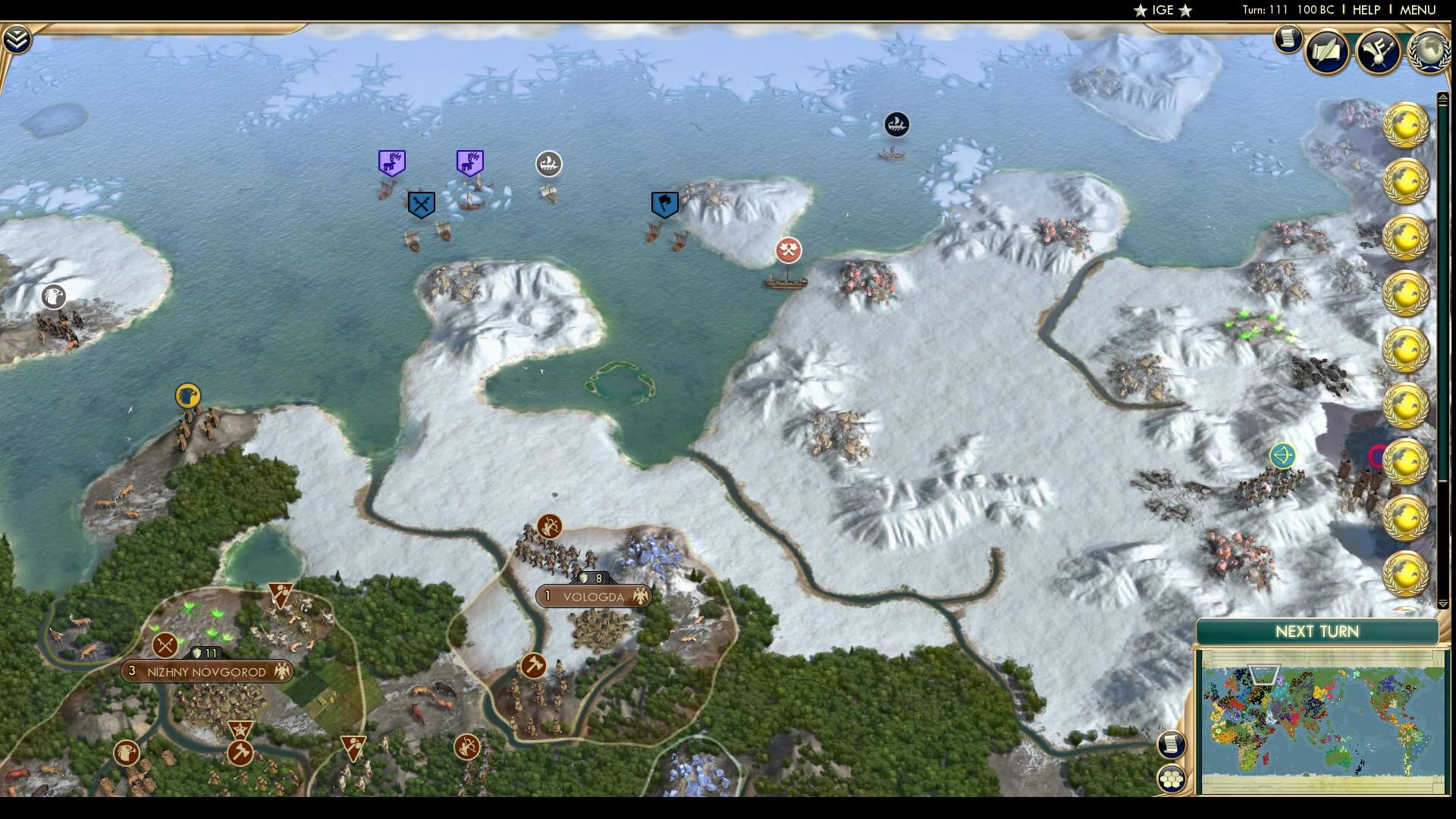Select the purple cargo ship unit flag

(392, 161)
